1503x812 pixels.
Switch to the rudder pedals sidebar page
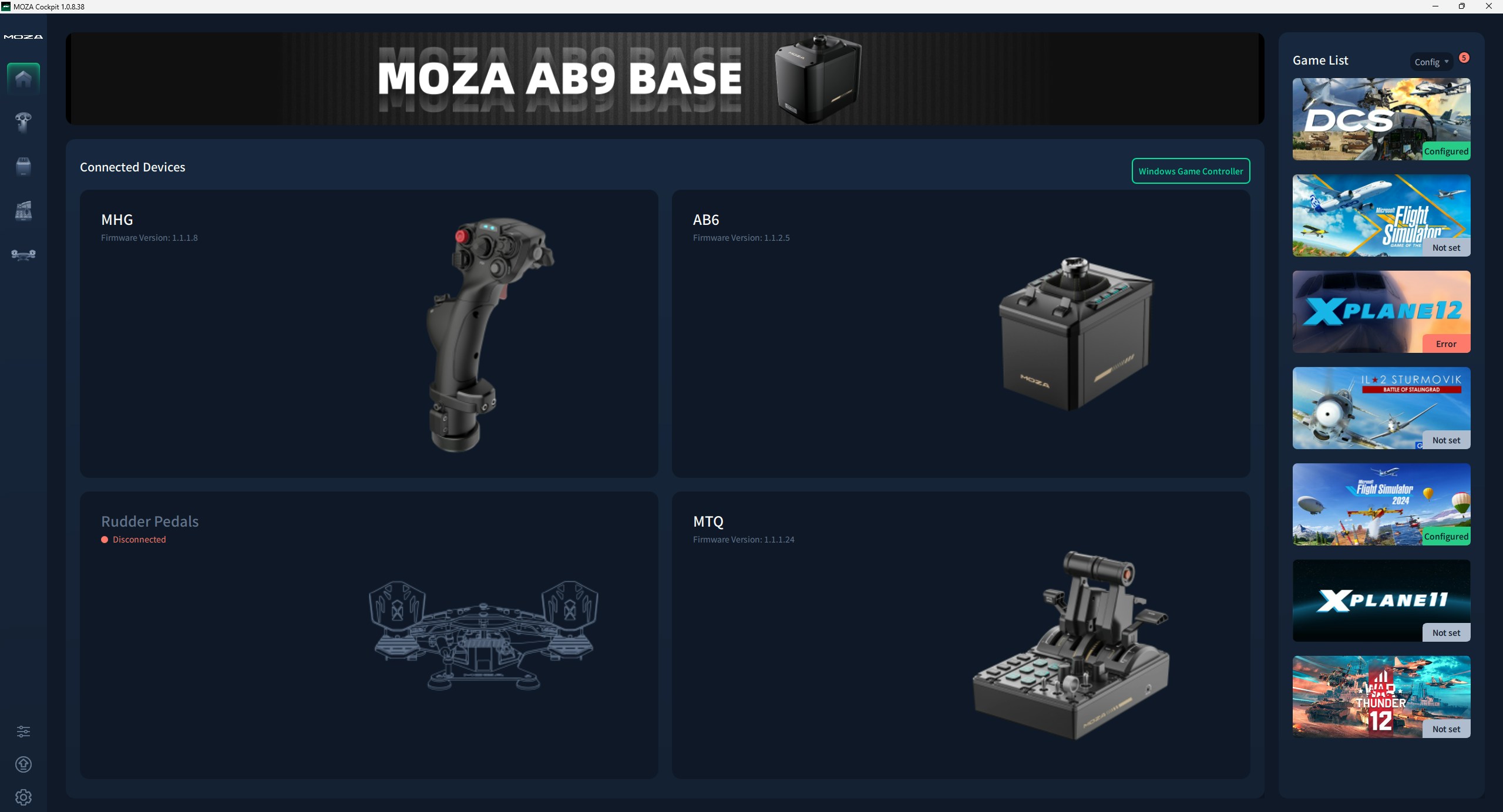pyautogui.click(x=23, y=254)
